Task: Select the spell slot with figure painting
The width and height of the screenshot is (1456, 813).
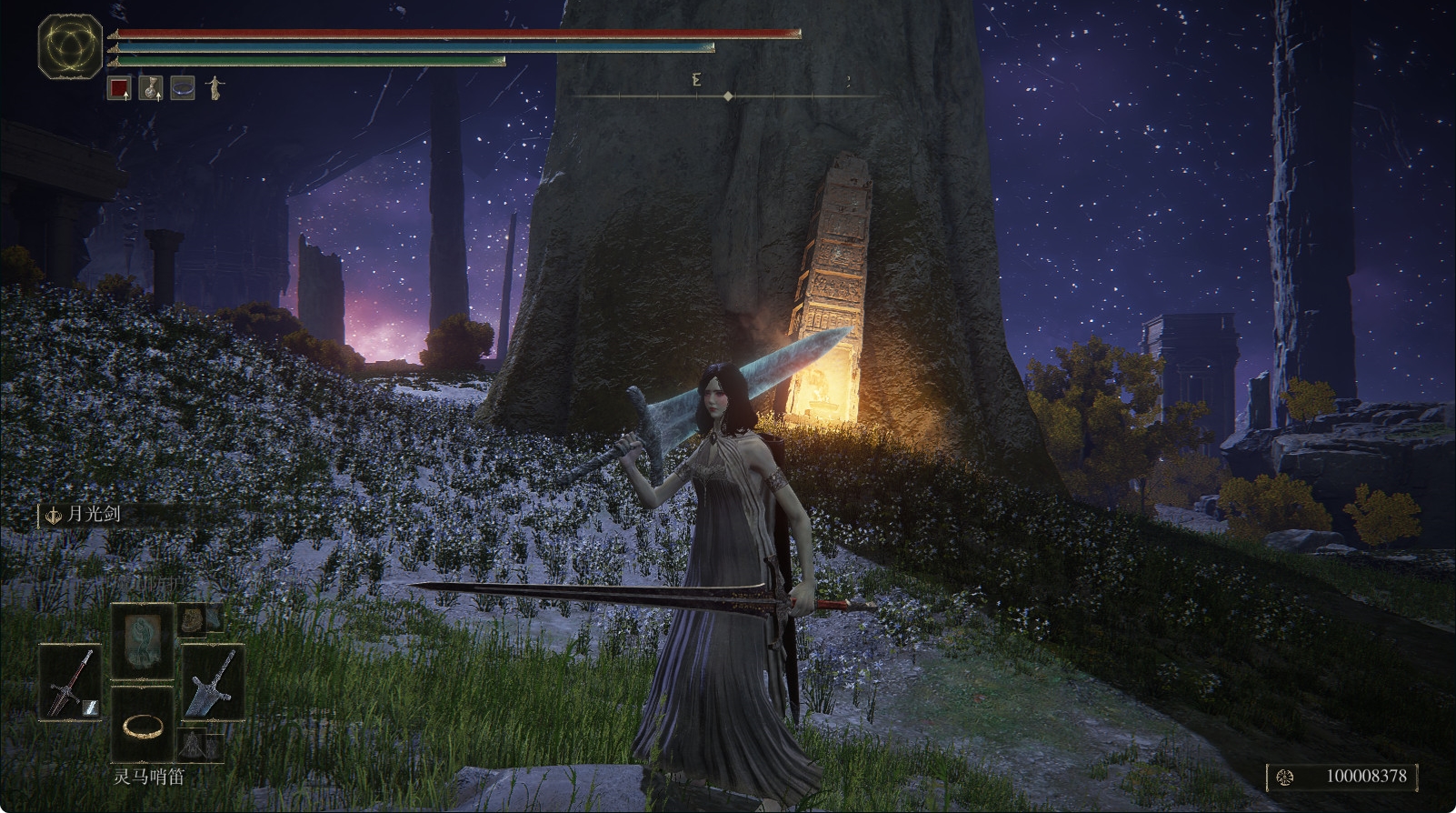Action: [x=143, y=640]
